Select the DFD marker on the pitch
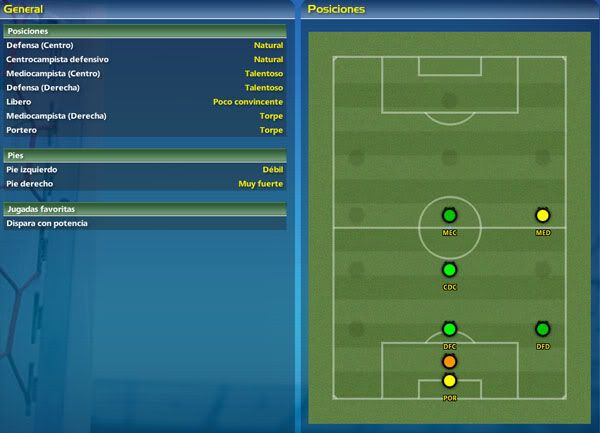Viewport: 600px width, 433px height. [x=543, y=329]
